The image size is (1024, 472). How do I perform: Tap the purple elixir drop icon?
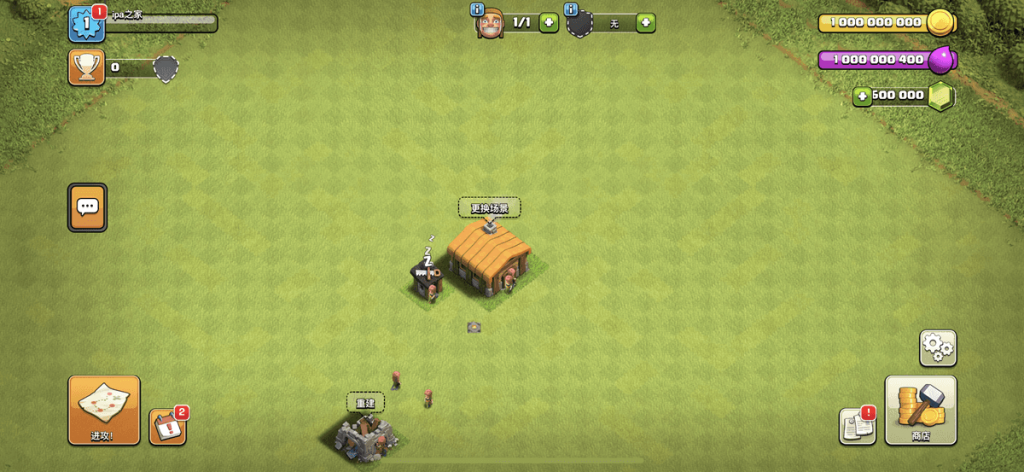(x=940, y=60)
